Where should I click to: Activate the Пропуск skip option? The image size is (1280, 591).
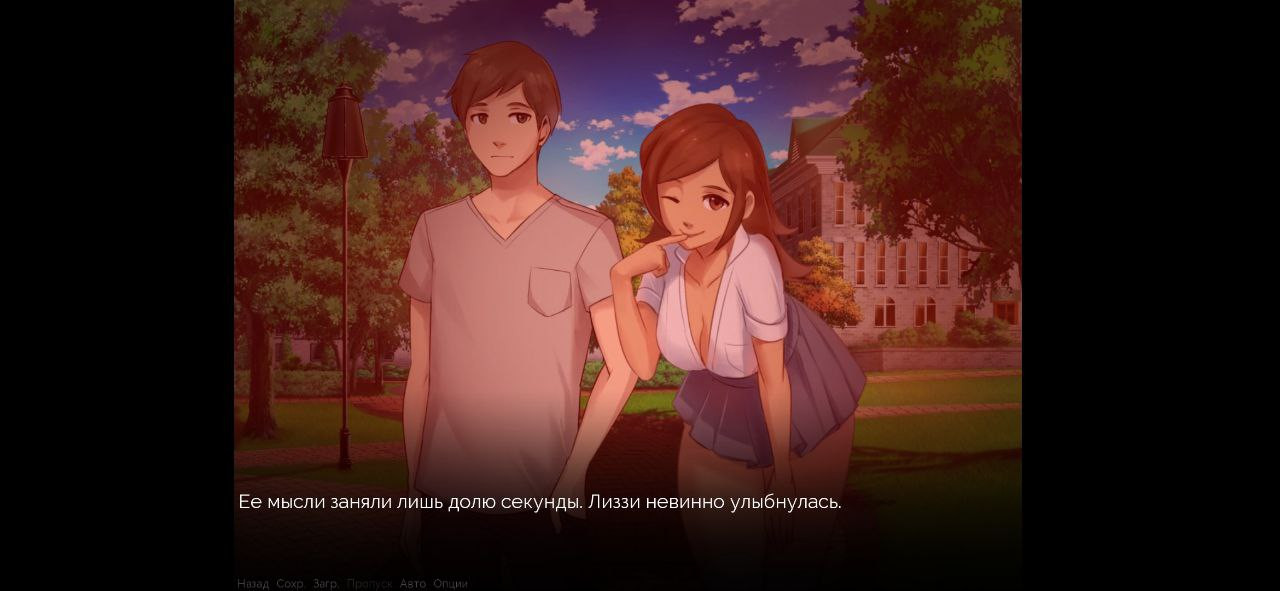(x=369, y=583)
